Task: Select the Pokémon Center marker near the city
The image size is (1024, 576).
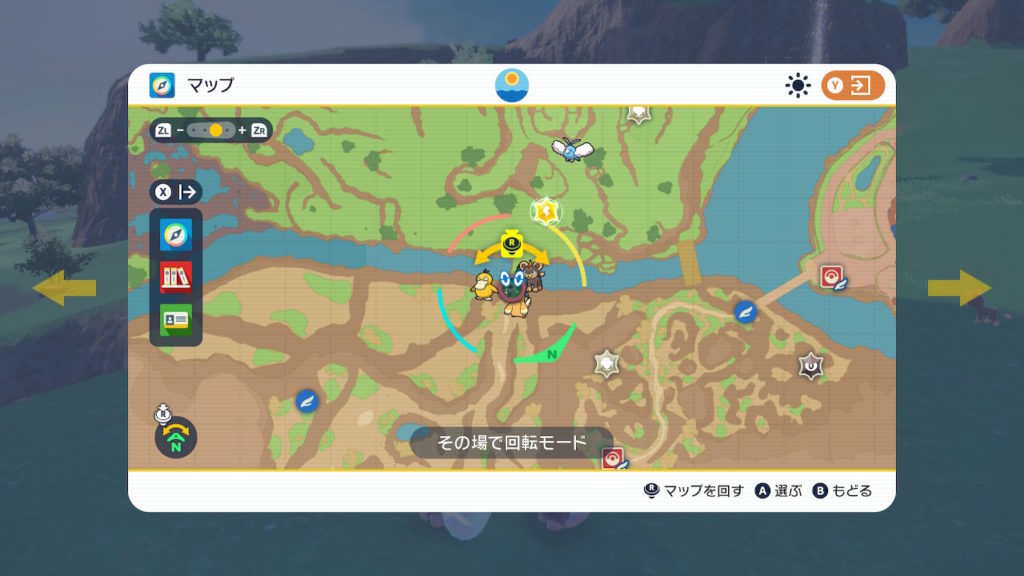Action: tap(833, 277)
